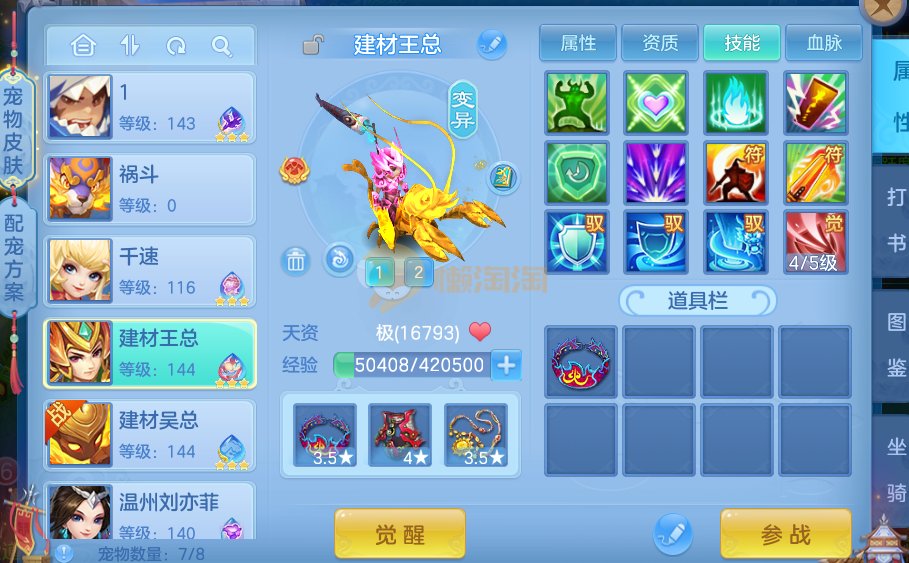Viewport: 909px width, 563px height.
Task: Rename the pet with the pencil icon
Action: 491,44
